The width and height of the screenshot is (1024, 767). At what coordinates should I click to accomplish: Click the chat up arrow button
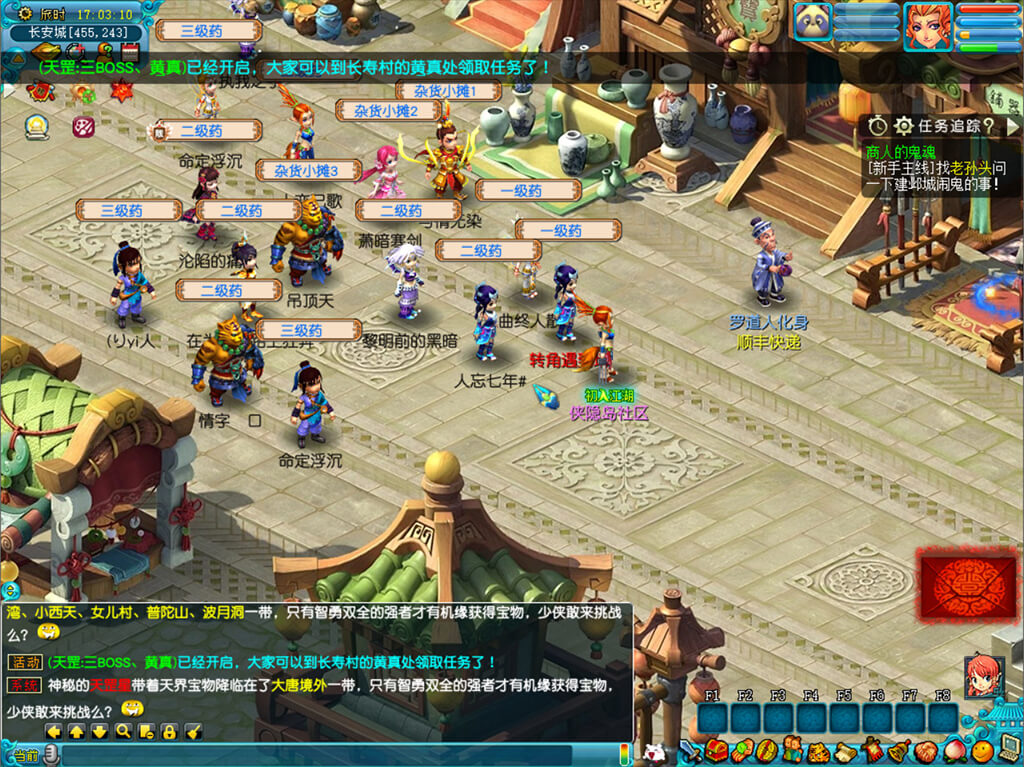pyautogui.click(x=77, y=731)
